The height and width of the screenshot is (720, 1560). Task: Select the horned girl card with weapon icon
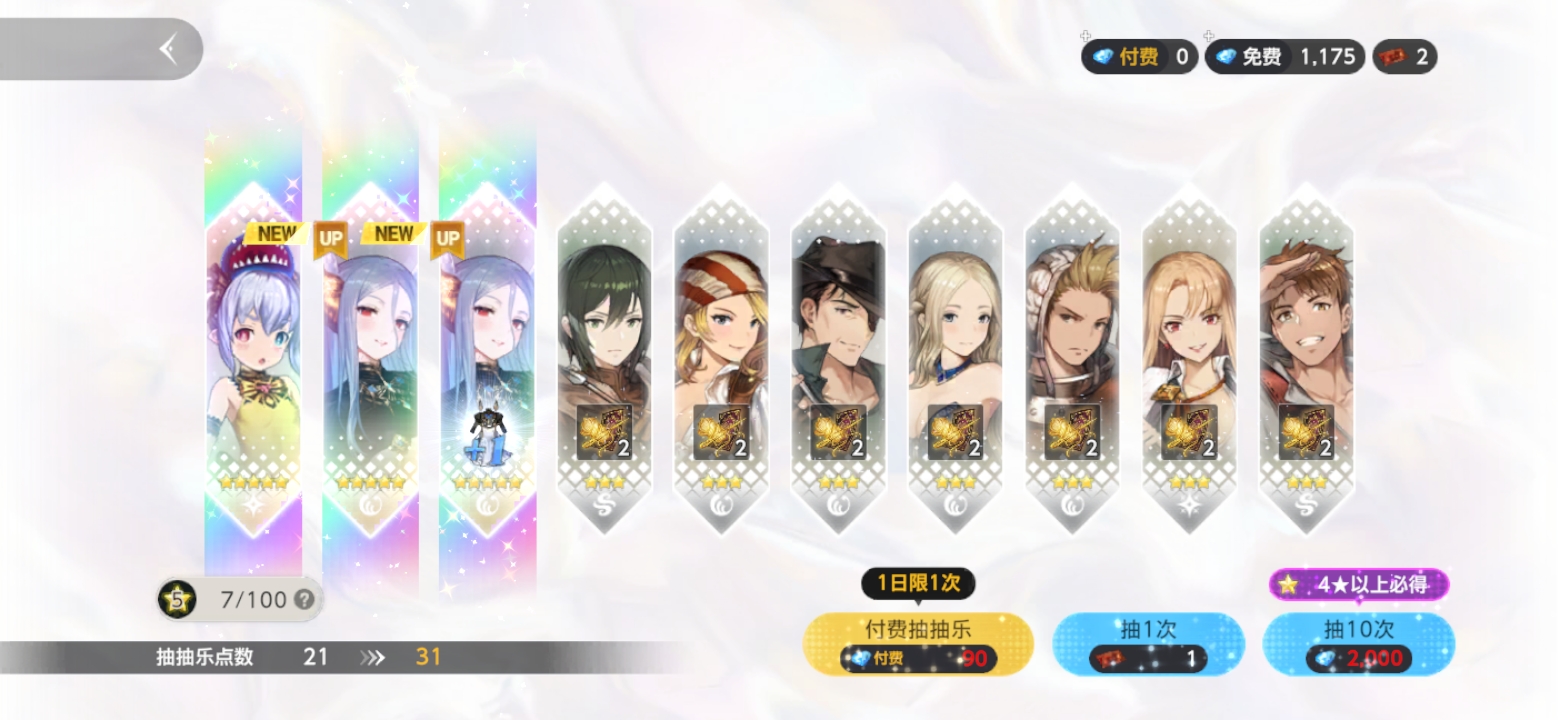pyautogui.click(x=487, y=360)
